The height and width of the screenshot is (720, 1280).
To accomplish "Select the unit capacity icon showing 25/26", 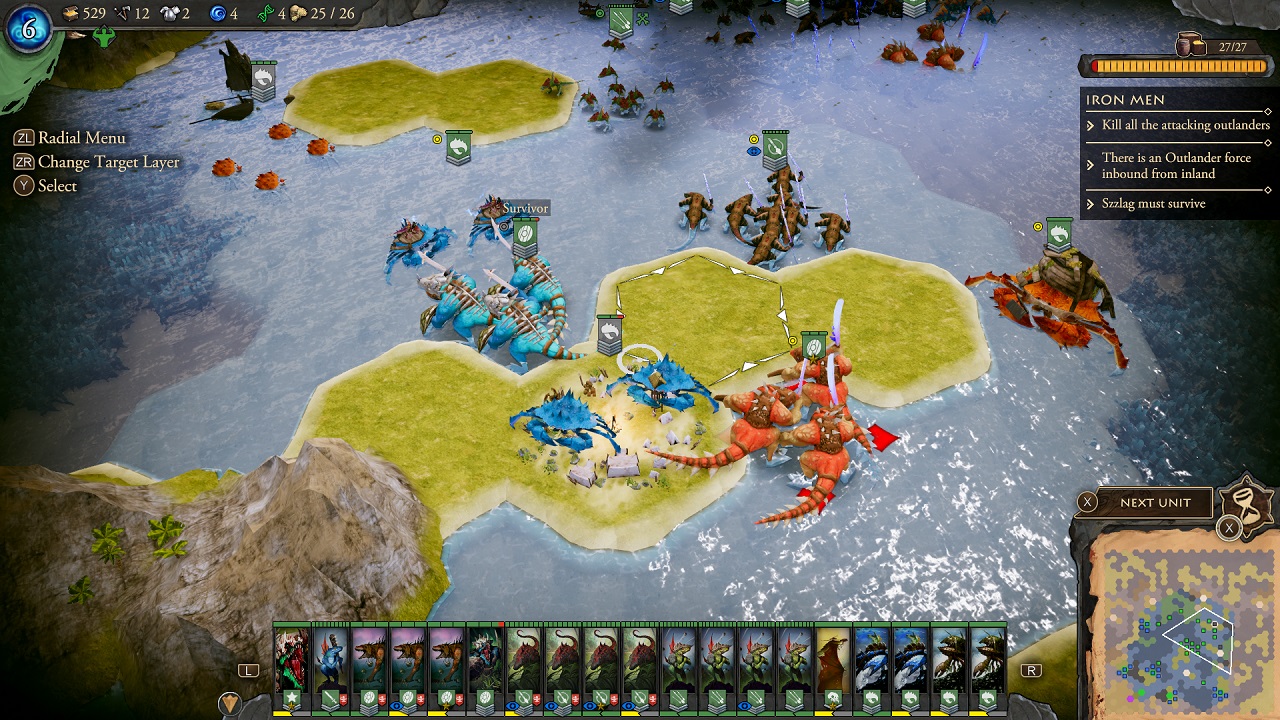I will [x=300, y=13].
